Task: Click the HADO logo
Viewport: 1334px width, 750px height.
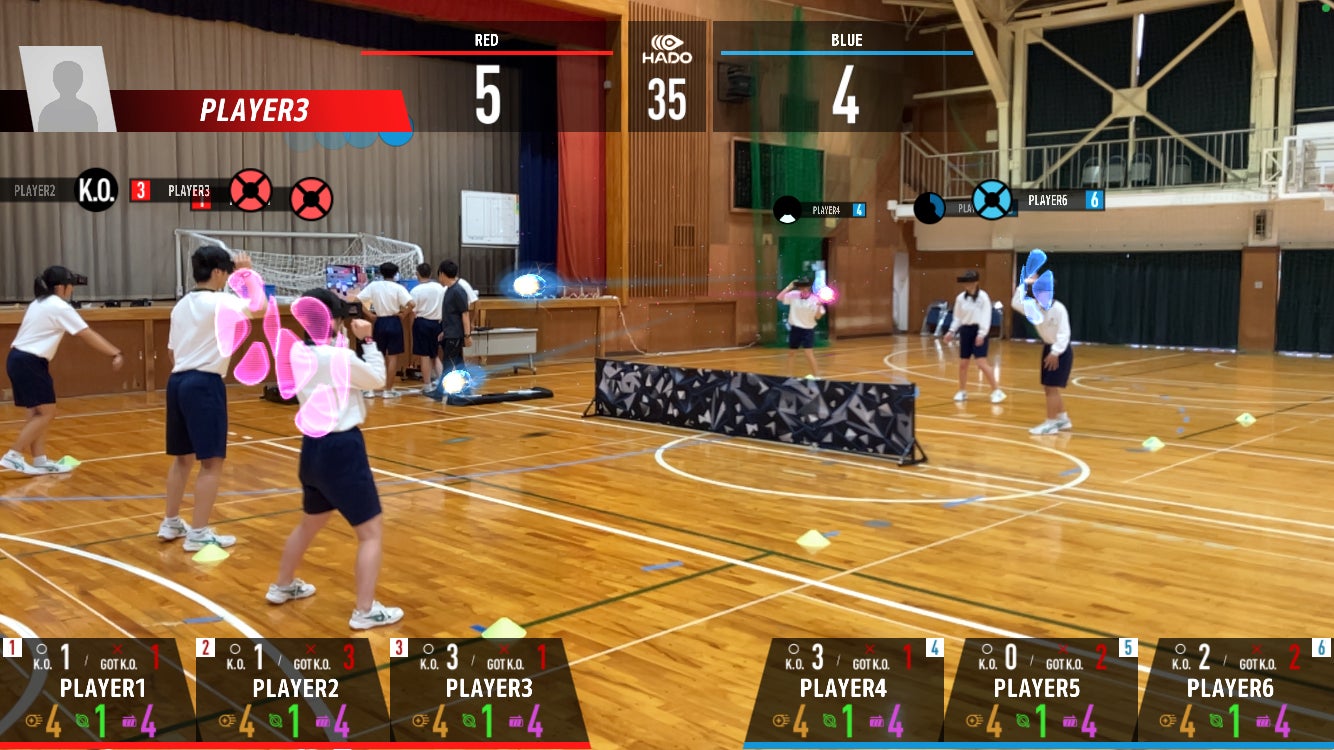Action: [667, 50]
